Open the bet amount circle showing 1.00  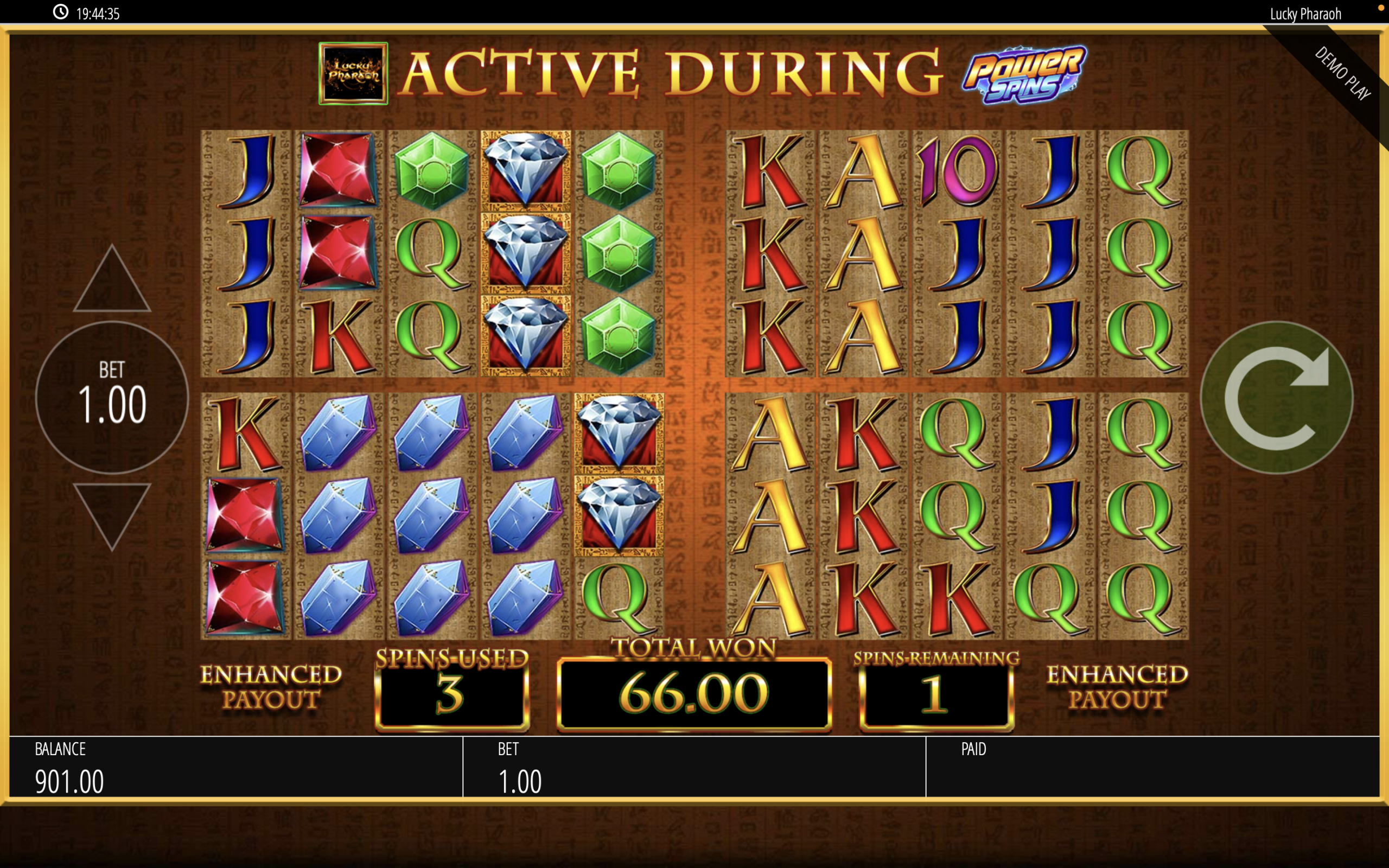click(112, 397)
